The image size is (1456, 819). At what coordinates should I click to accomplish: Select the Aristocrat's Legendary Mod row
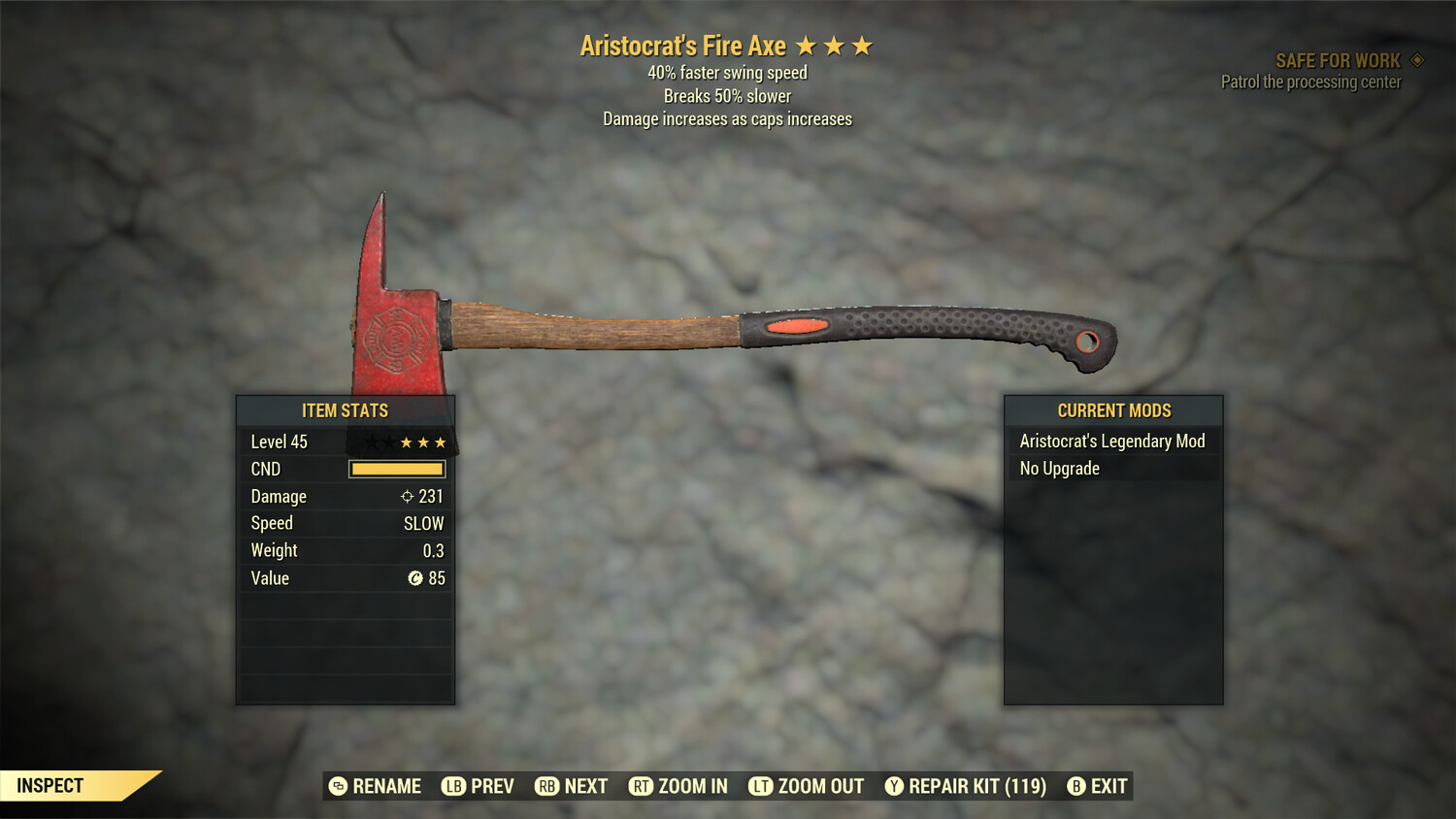1112,442
